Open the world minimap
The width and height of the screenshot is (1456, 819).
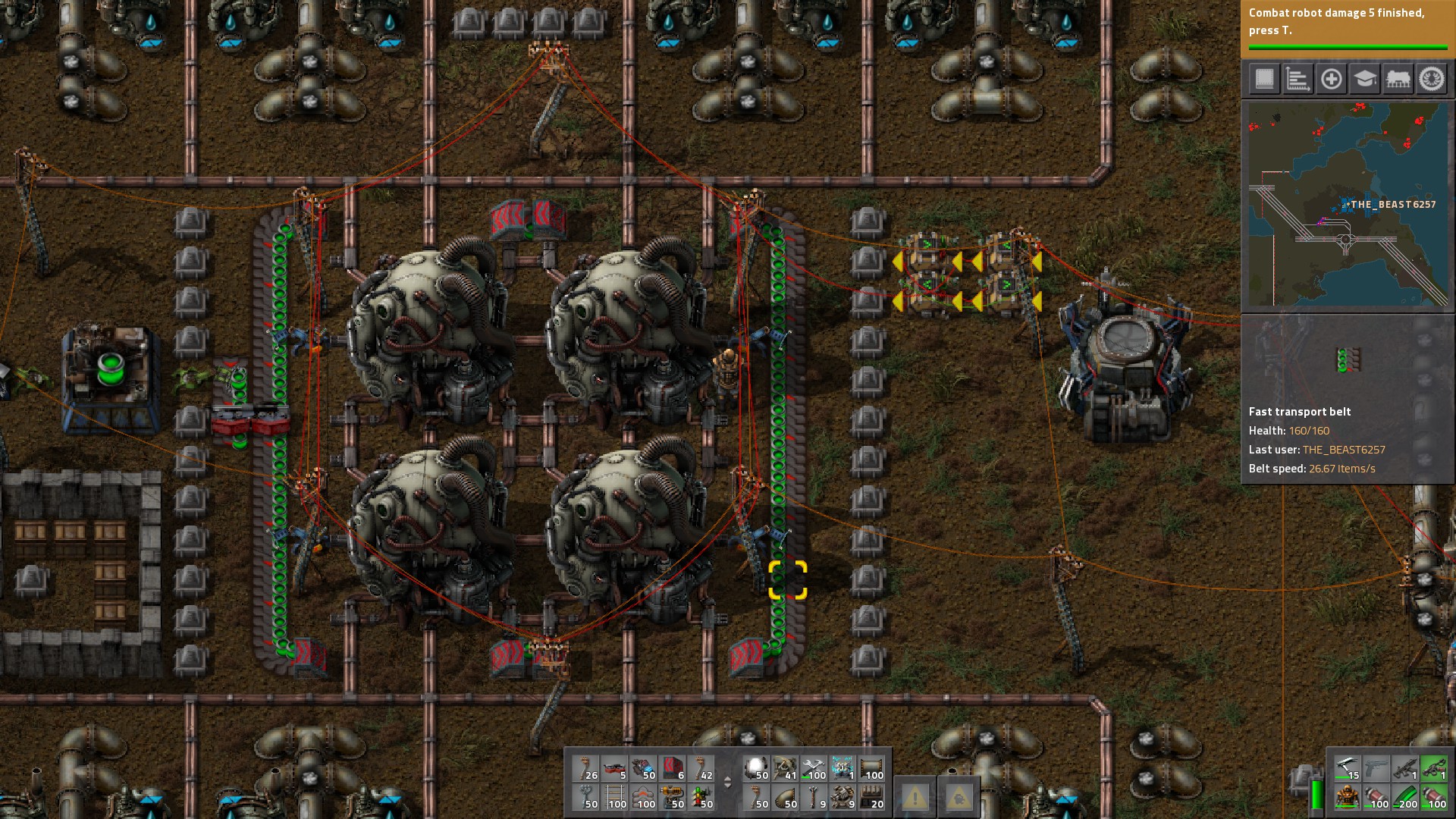point(1348,205)
